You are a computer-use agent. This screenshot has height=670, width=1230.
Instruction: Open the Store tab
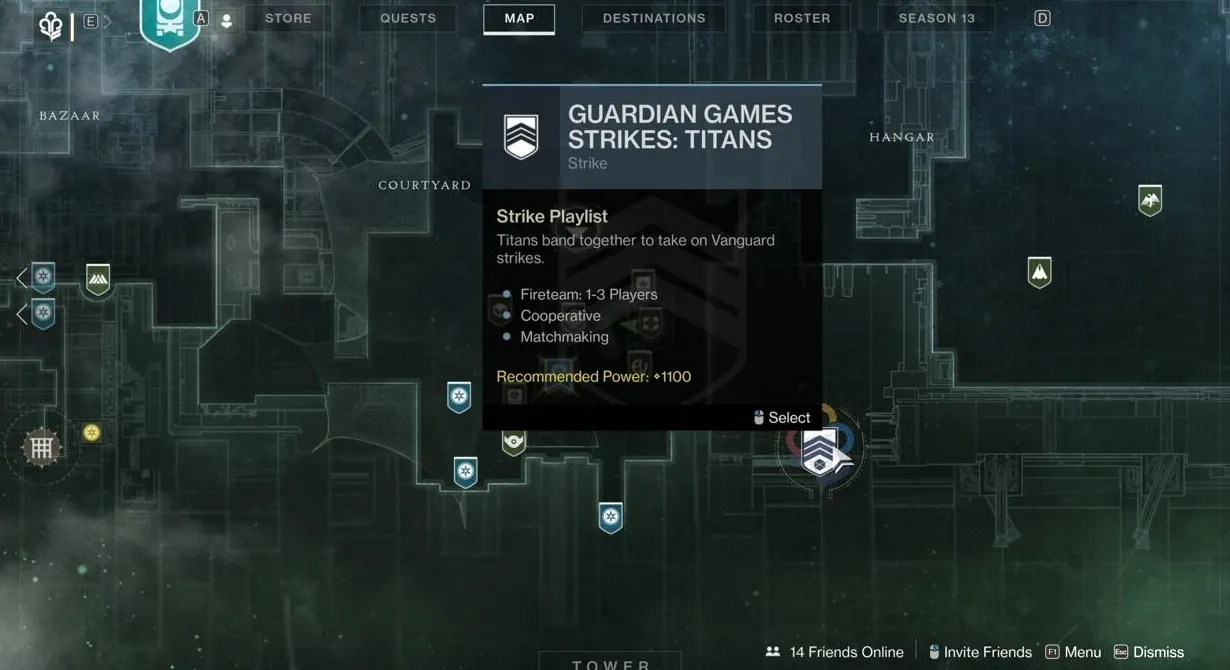pyautogui.click(x=288, y=18)
